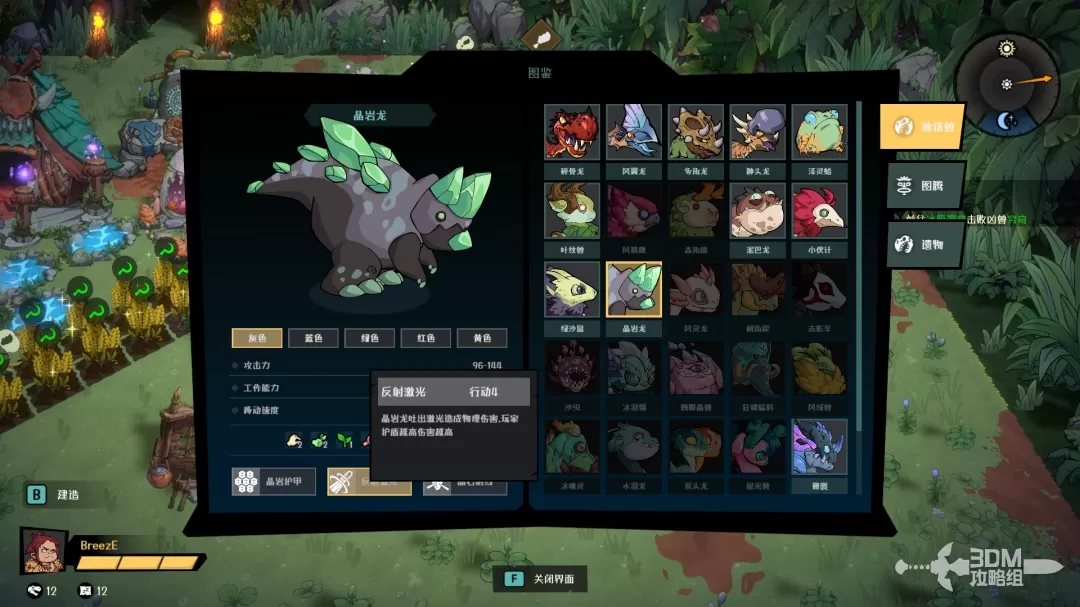Image resolution: width=1080 pixels, height=607 pixels.
Task: Select the highlighted 晶岩龙 crystal dragon entry
Action: [634, 290]
